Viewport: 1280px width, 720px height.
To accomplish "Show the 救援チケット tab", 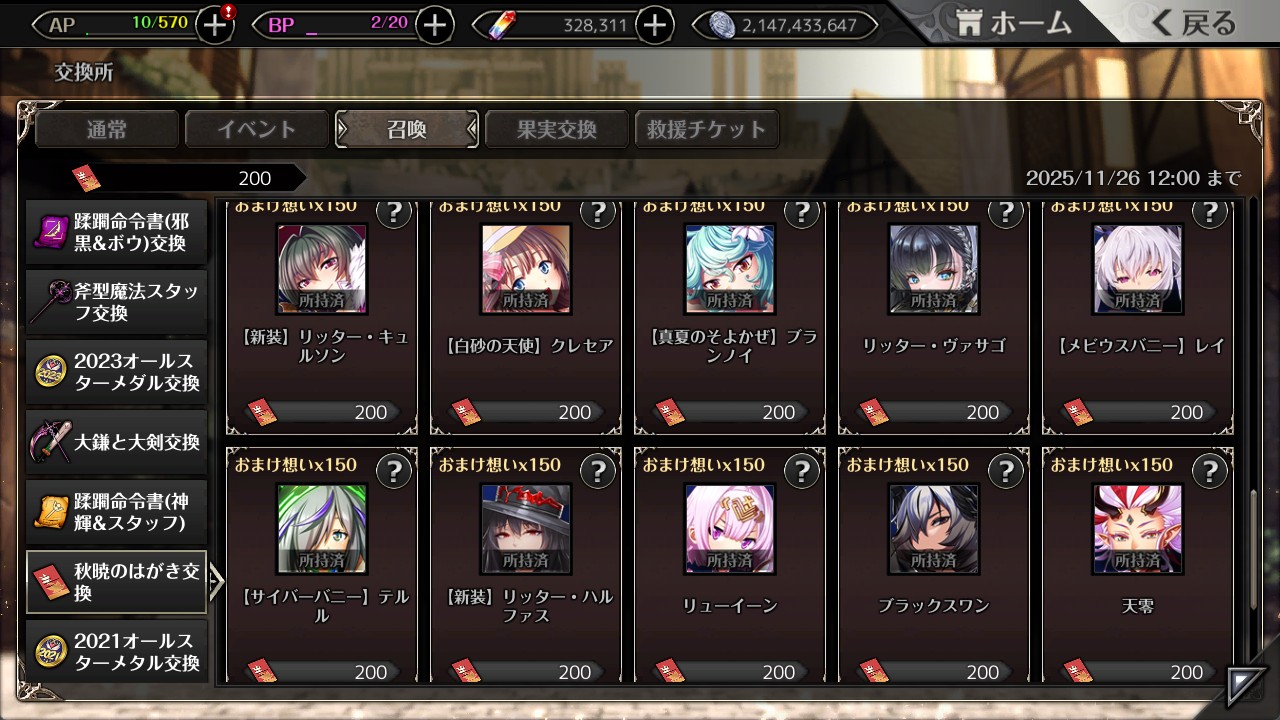I will pyautogui.click(x=707, y=129).
